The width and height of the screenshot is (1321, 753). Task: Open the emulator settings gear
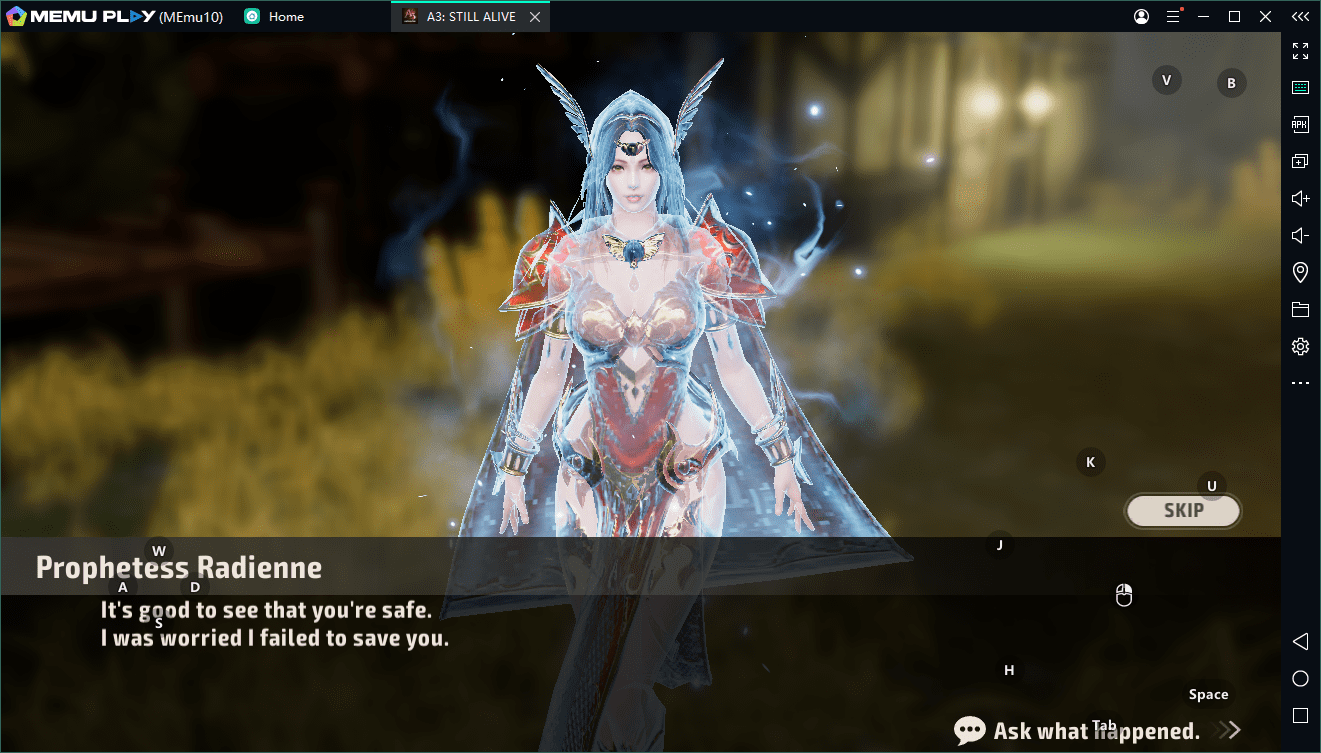tap(1300, 347)
